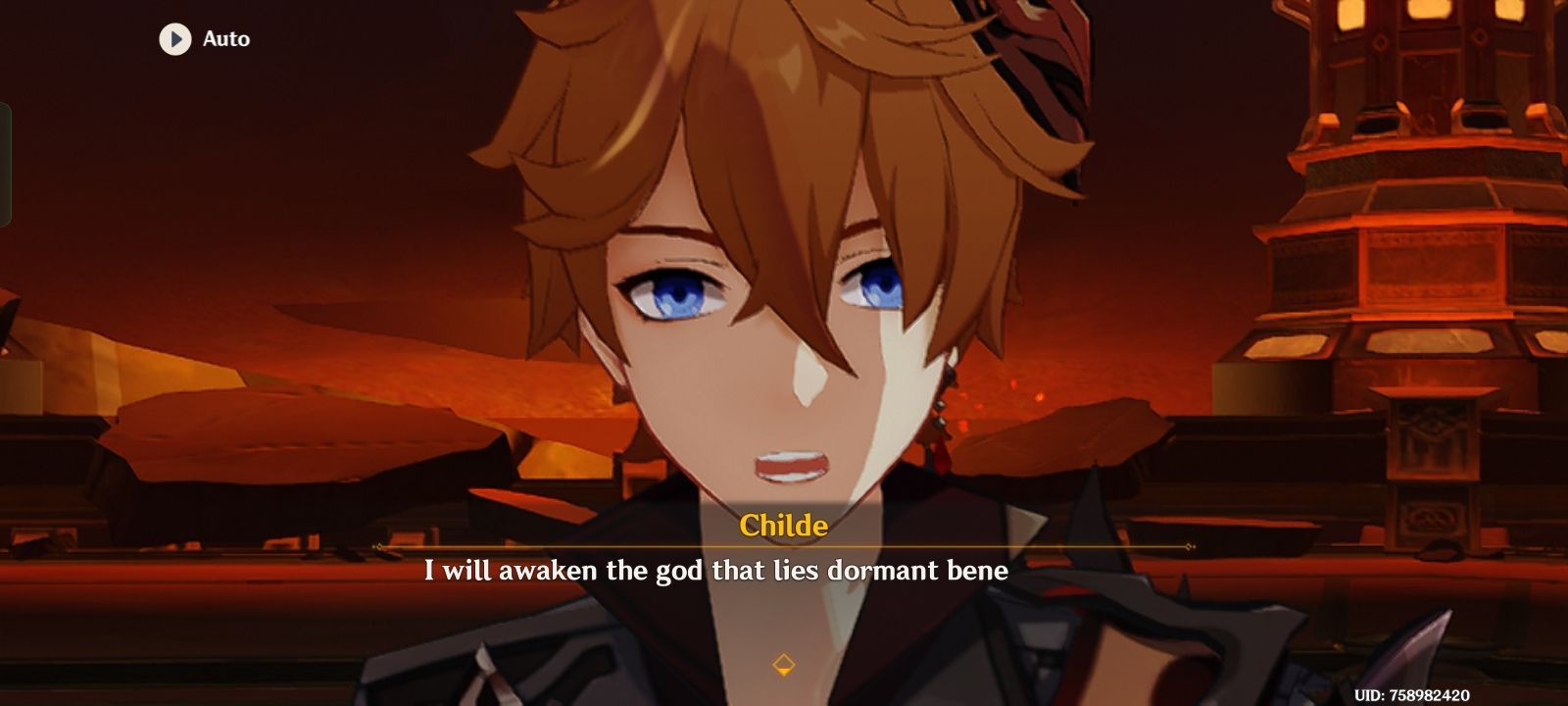Screen dimensions: 1568x706
Task: Tap the advance marker under Childe's dialogue
Action: pos(784,663)
